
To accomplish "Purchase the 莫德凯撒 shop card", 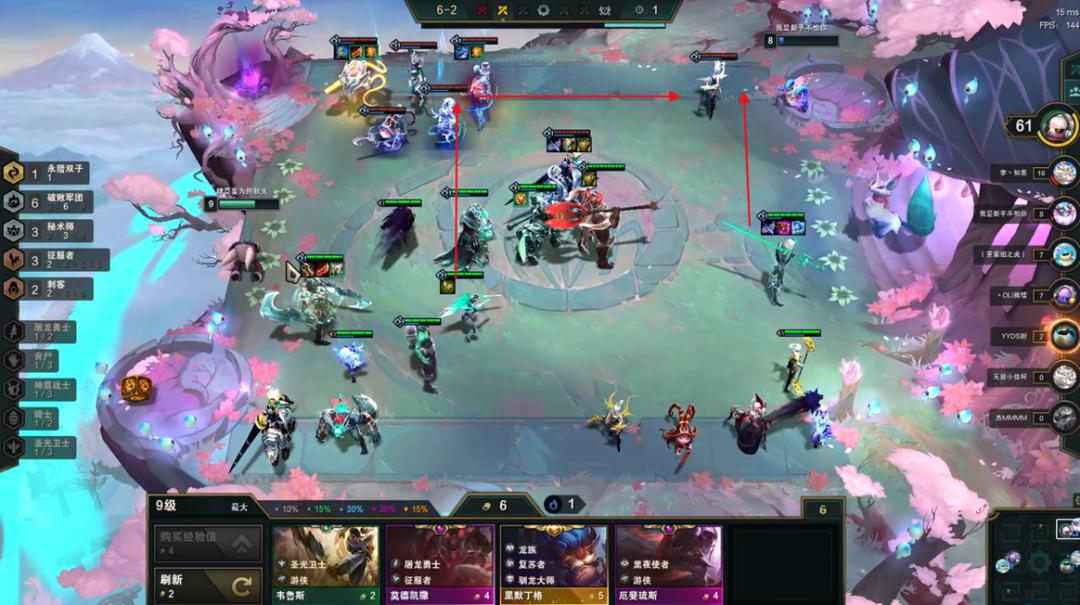I will (x=440, y=562).
